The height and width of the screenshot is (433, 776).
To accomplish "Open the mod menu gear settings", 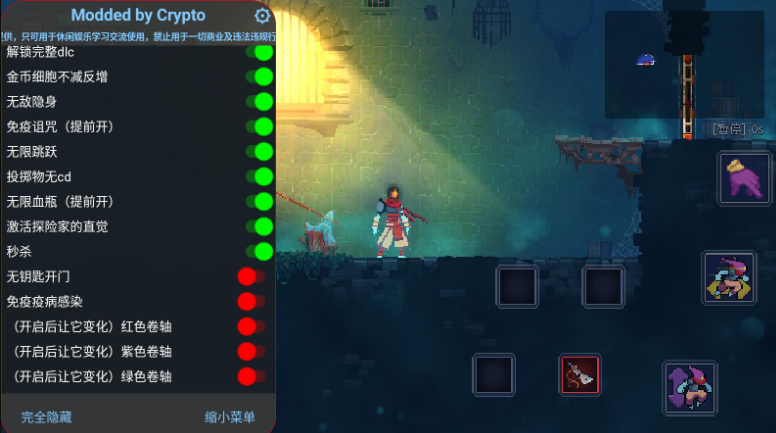I will point(262,16).
